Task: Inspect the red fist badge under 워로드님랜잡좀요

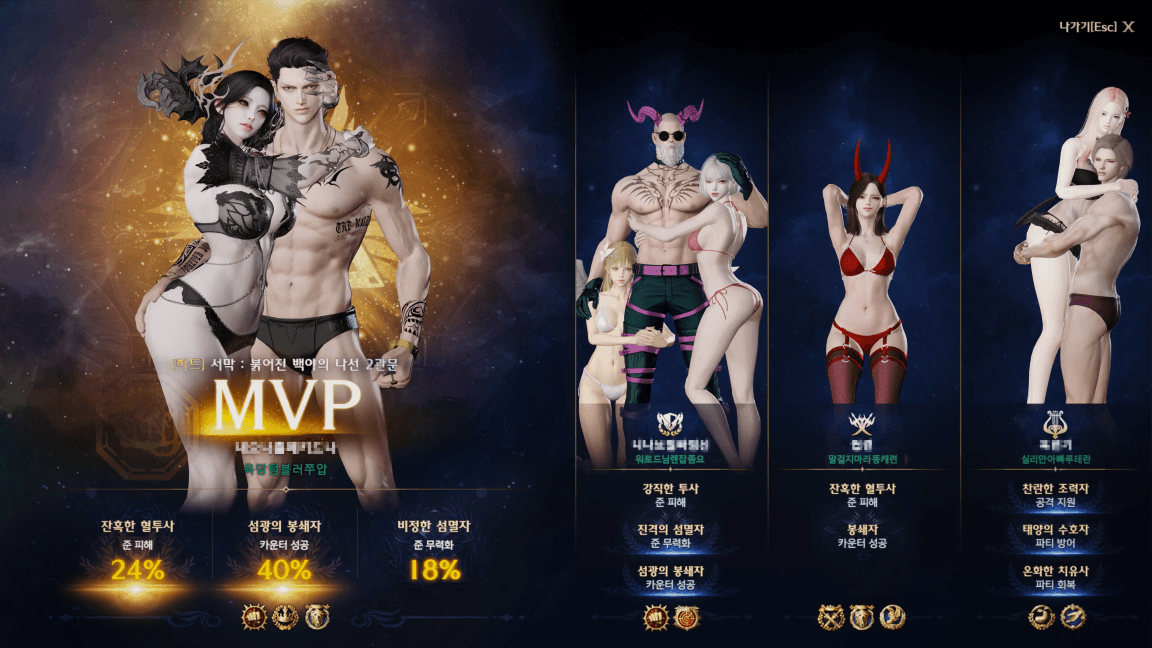Action: (x=656, y=617)
